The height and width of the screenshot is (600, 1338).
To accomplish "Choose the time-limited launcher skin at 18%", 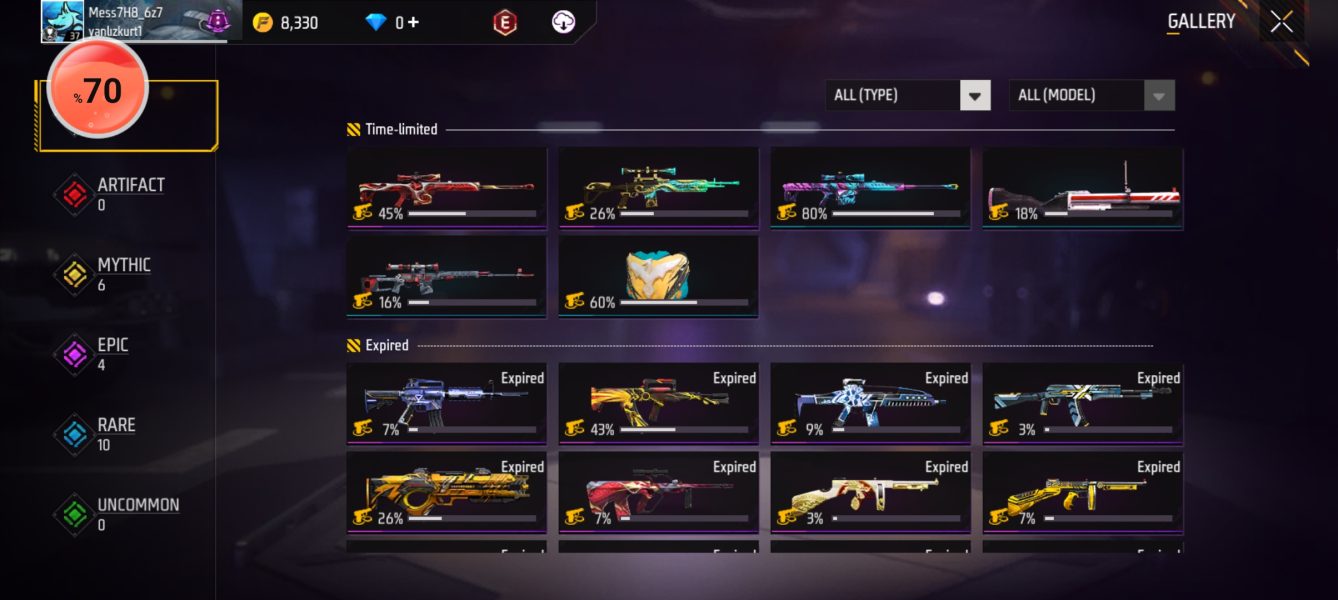I will click(1082, 188).
